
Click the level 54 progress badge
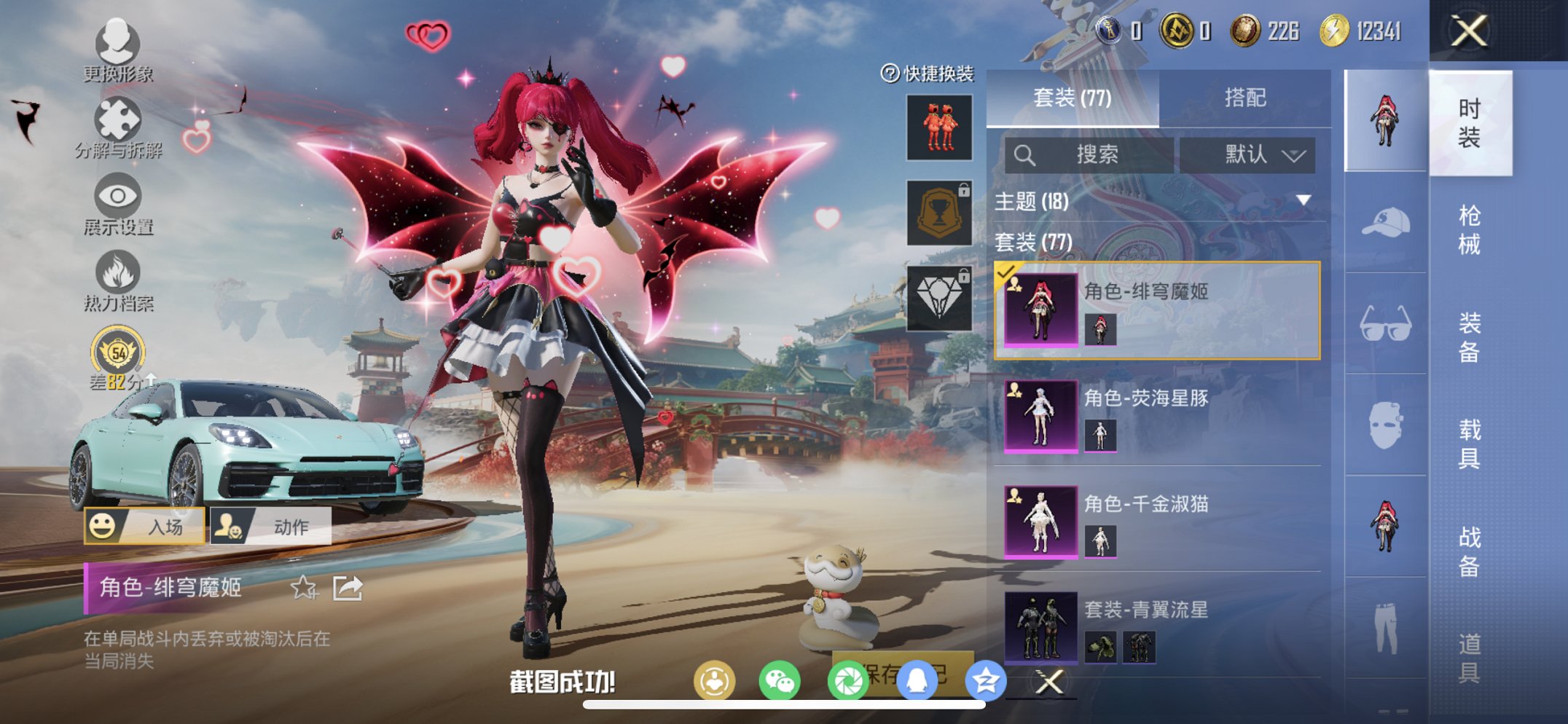117,352
